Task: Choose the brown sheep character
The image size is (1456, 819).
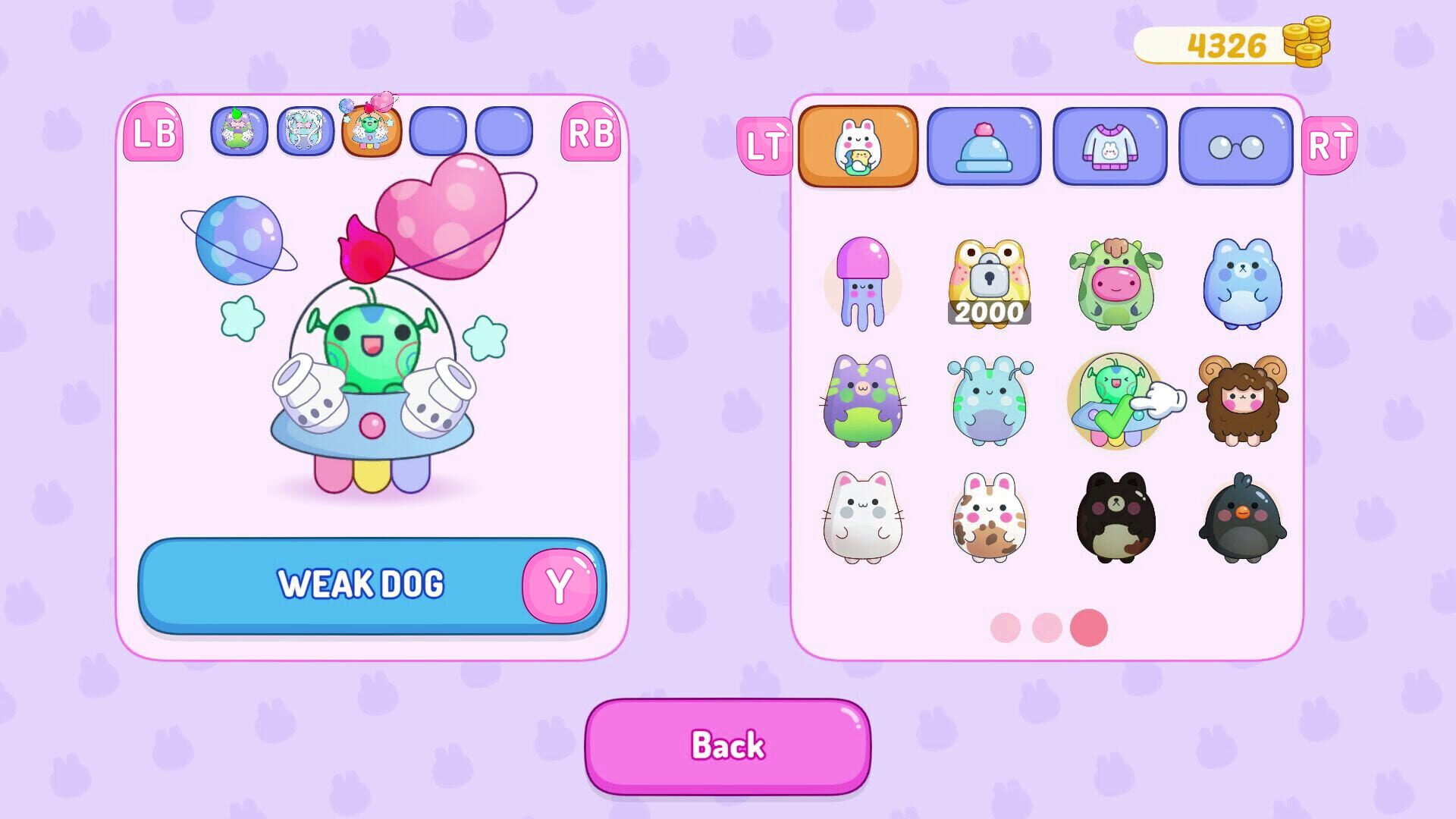Action: (x=1240, y=400)
